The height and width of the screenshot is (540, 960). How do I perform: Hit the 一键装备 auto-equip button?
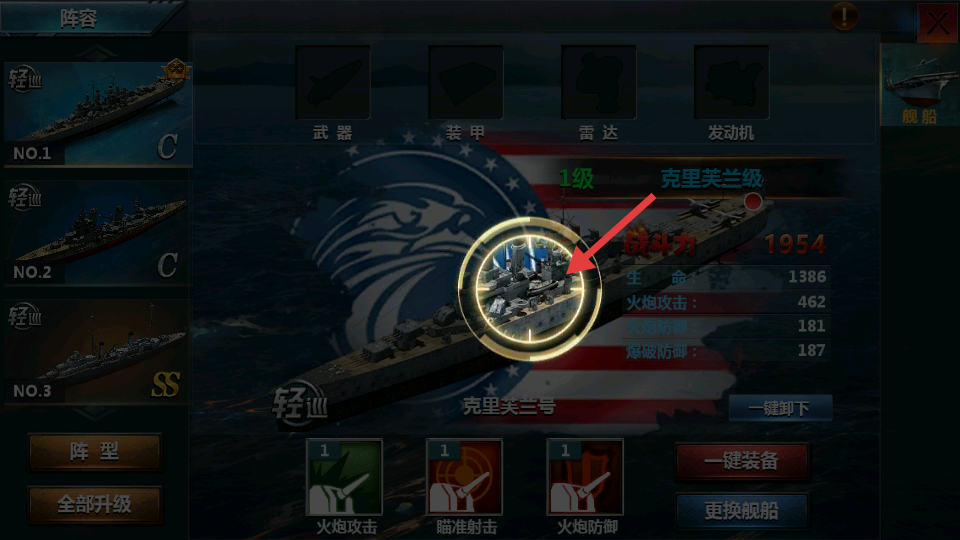[742, 461]
